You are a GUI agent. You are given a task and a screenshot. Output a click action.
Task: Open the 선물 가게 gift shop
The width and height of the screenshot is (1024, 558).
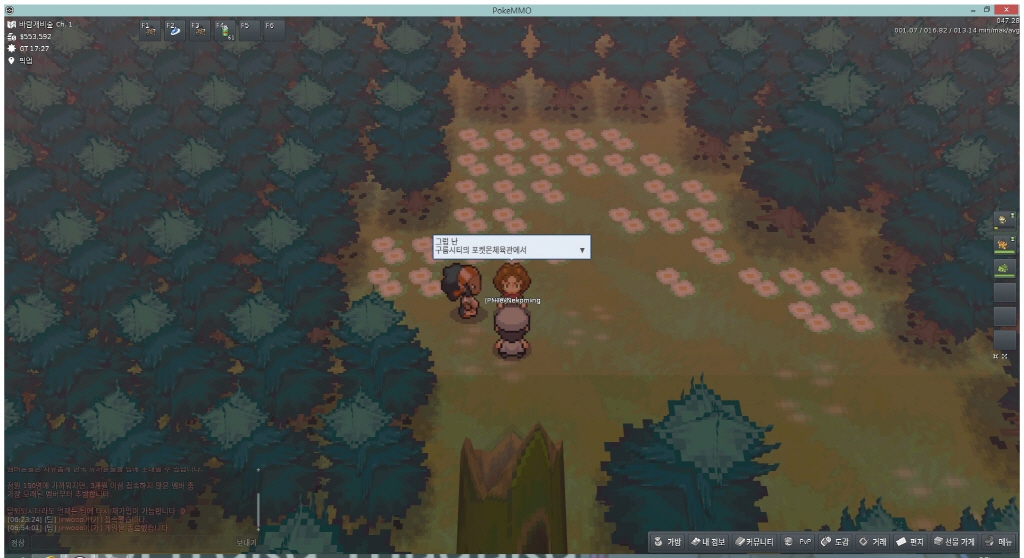pyautogui.click(x=954, y=541)
